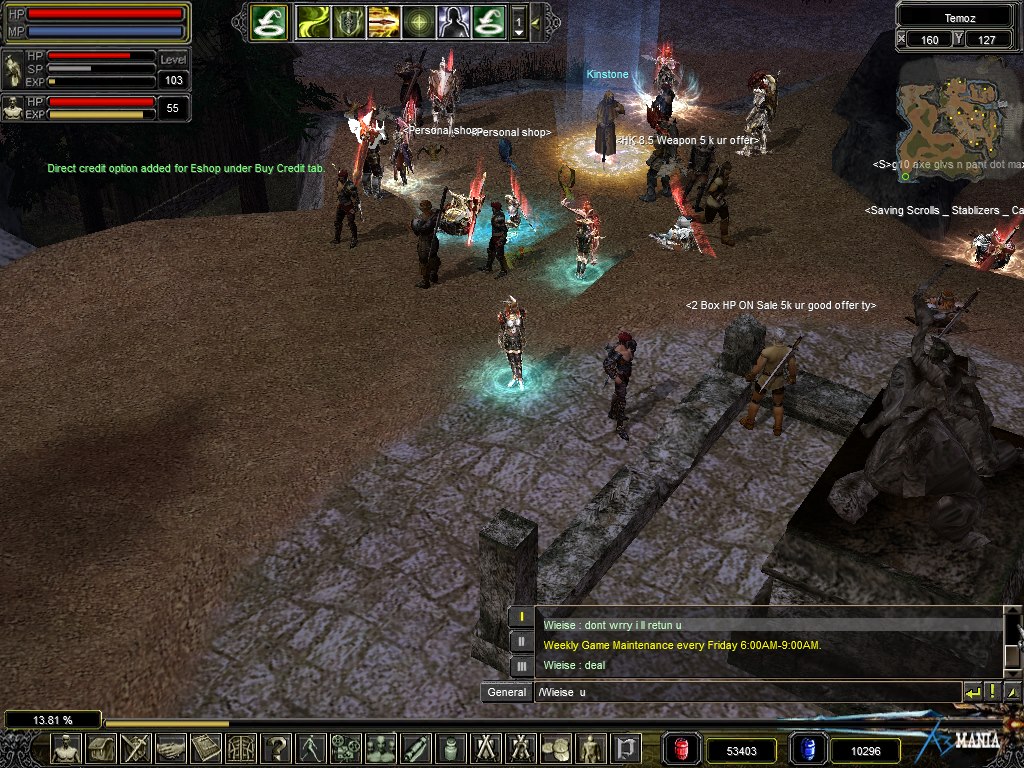The height and width of the screenshot is (768, 1024).
Task: Switch to chat tab I
Action: coord(522,617)
